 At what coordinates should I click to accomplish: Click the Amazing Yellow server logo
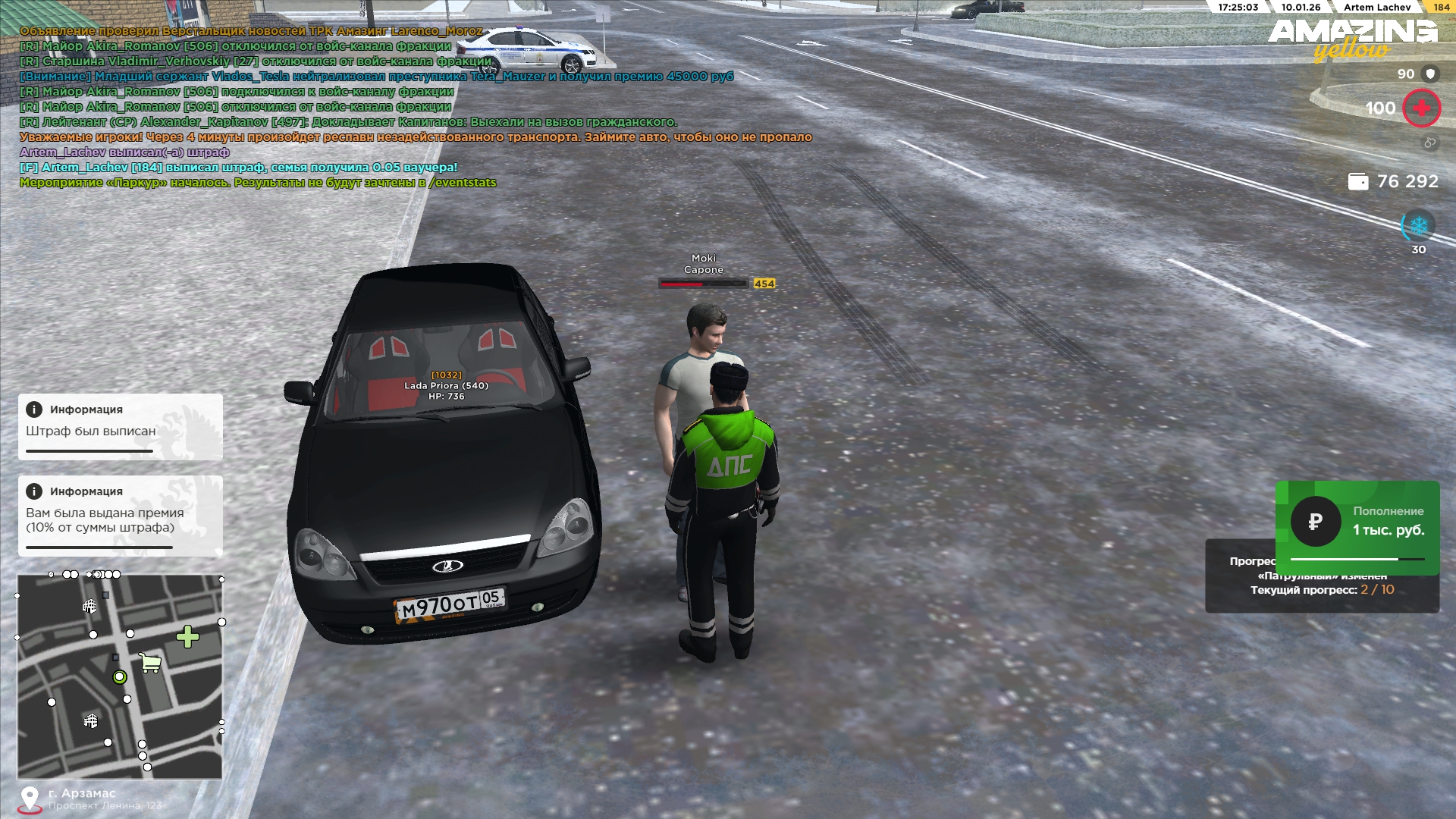[1353, 39]
